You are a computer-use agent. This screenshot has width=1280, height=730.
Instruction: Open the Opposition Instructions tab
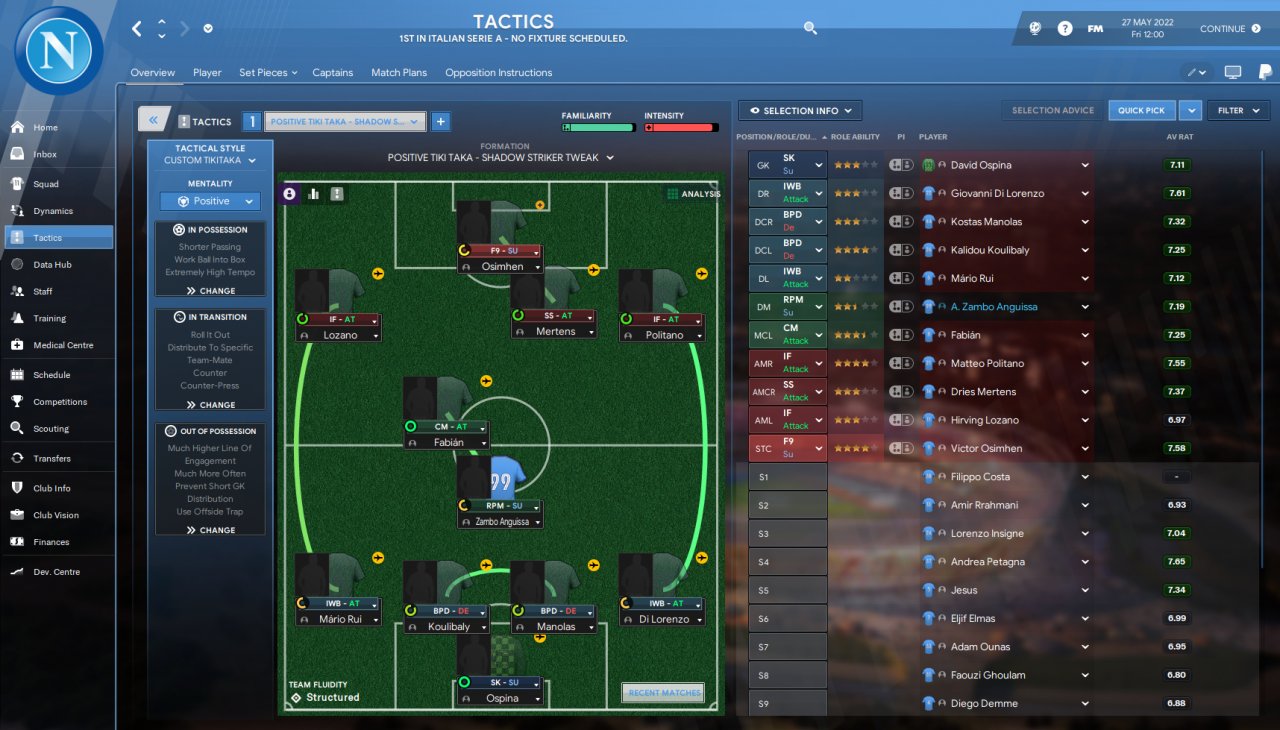point(498,73)
